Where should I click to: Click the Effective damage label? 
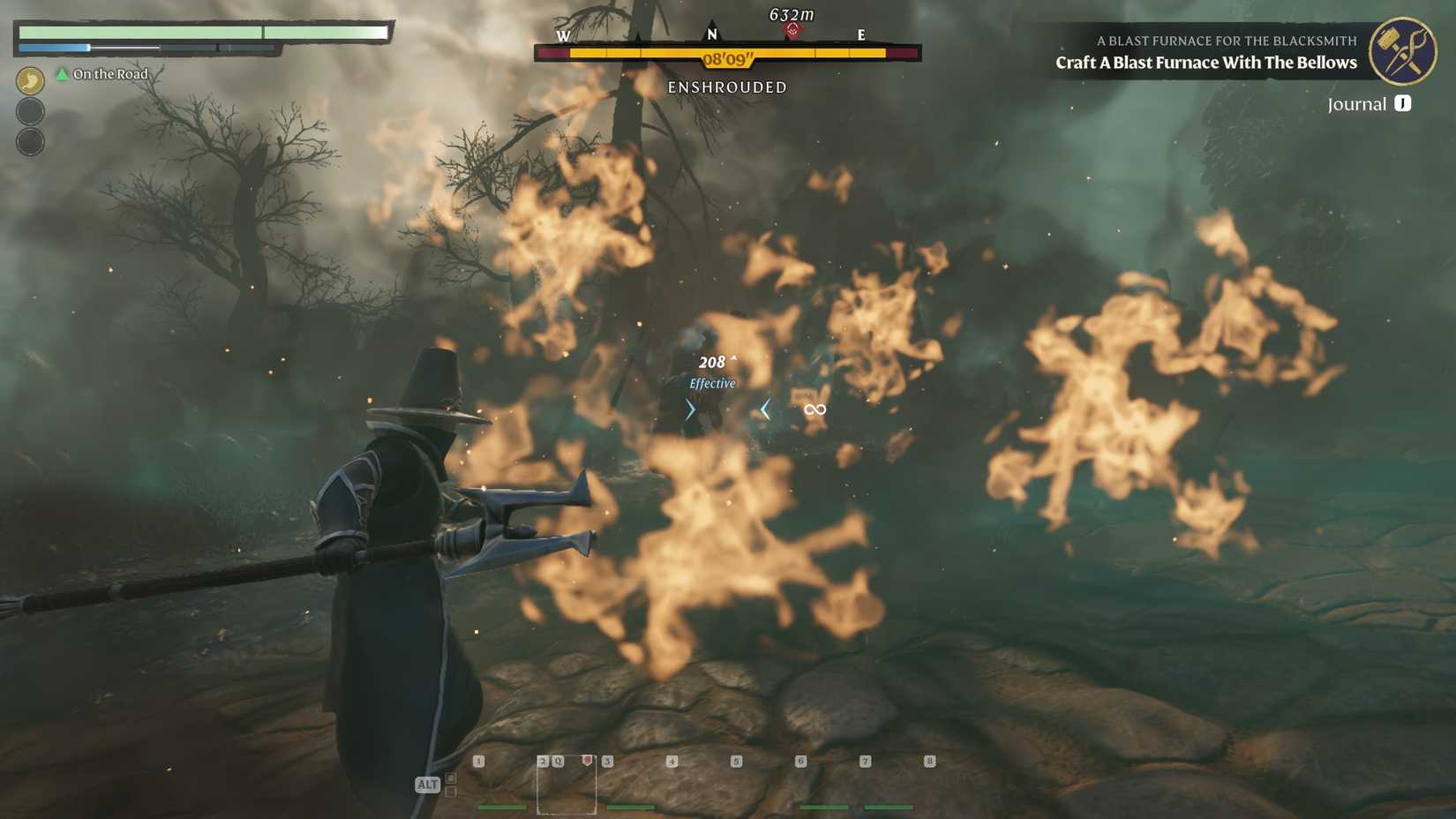pos(712,383)
